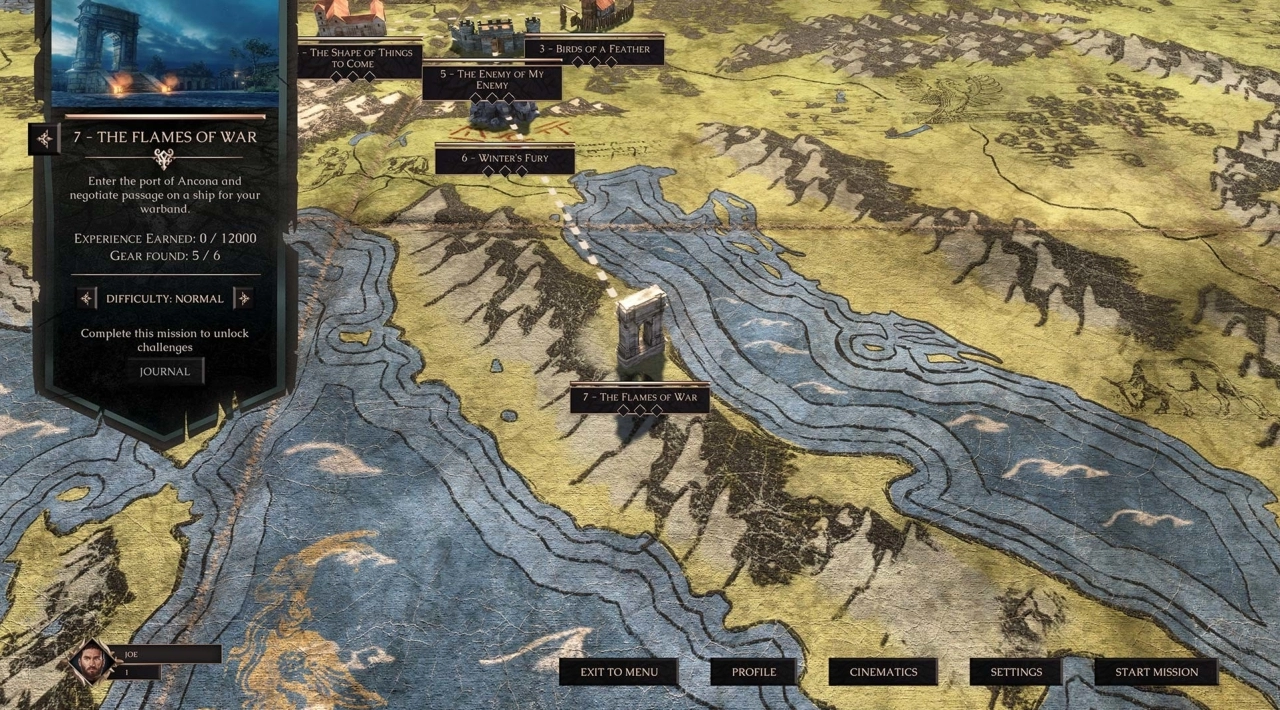View the Cinematics list
This screenshot has width=1280, height=710.
(x=883, y=672)
